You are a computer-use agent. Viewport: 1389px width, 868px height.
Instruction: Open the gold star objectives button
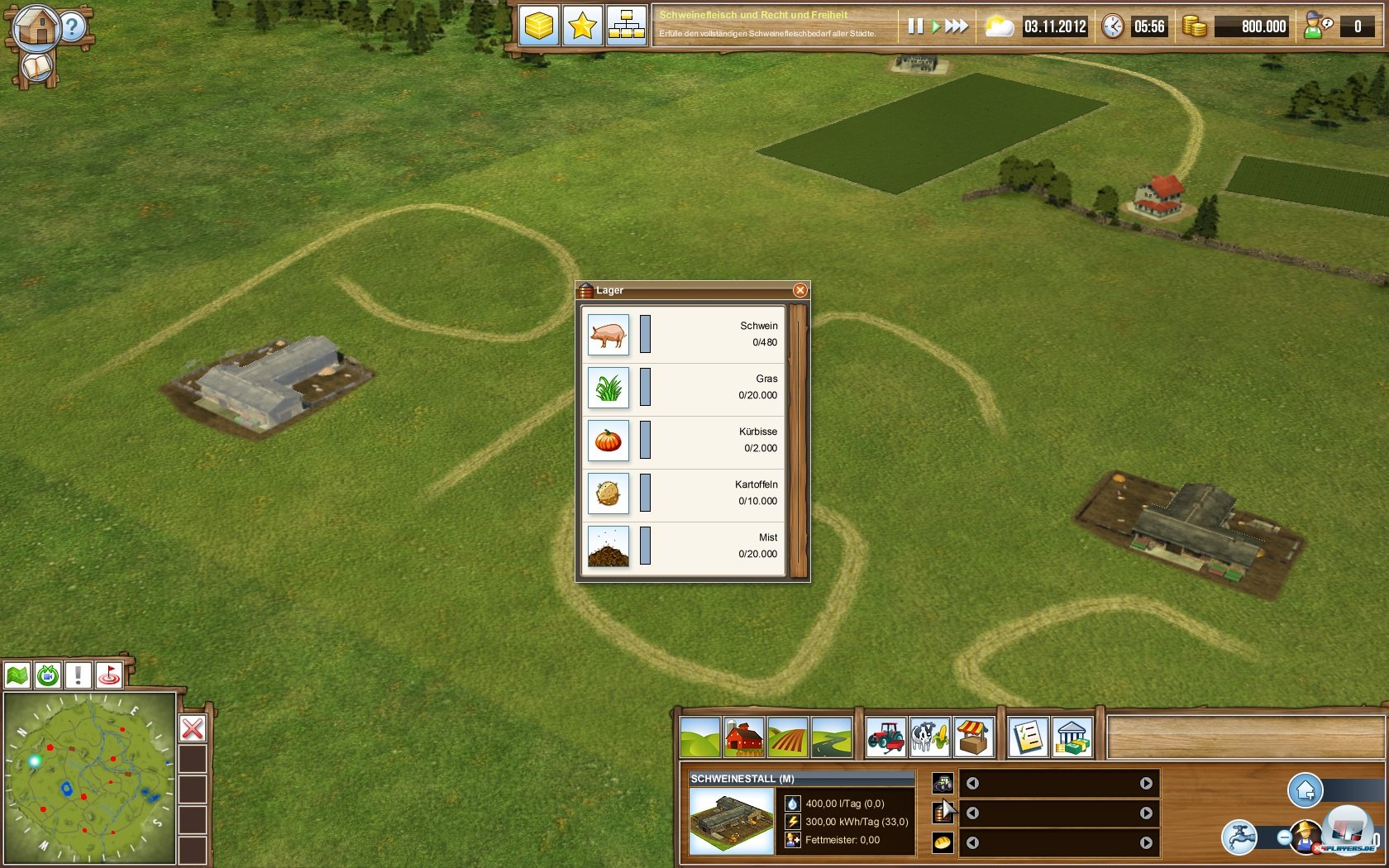[x=582, y=26]
